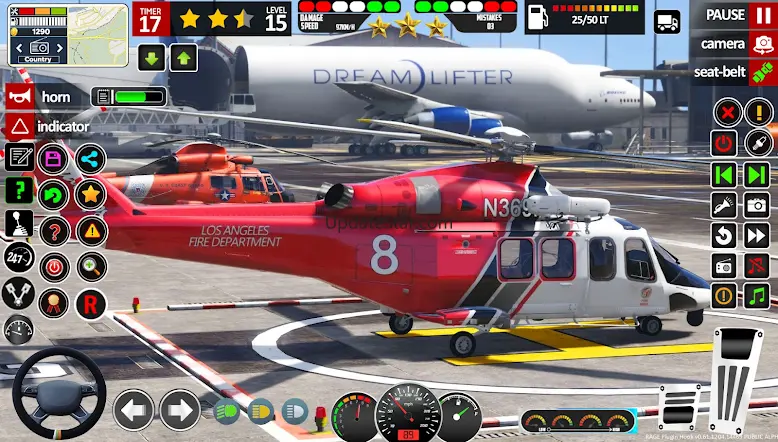
Task: Open the blue share icon
Action: tap(90, 158)
